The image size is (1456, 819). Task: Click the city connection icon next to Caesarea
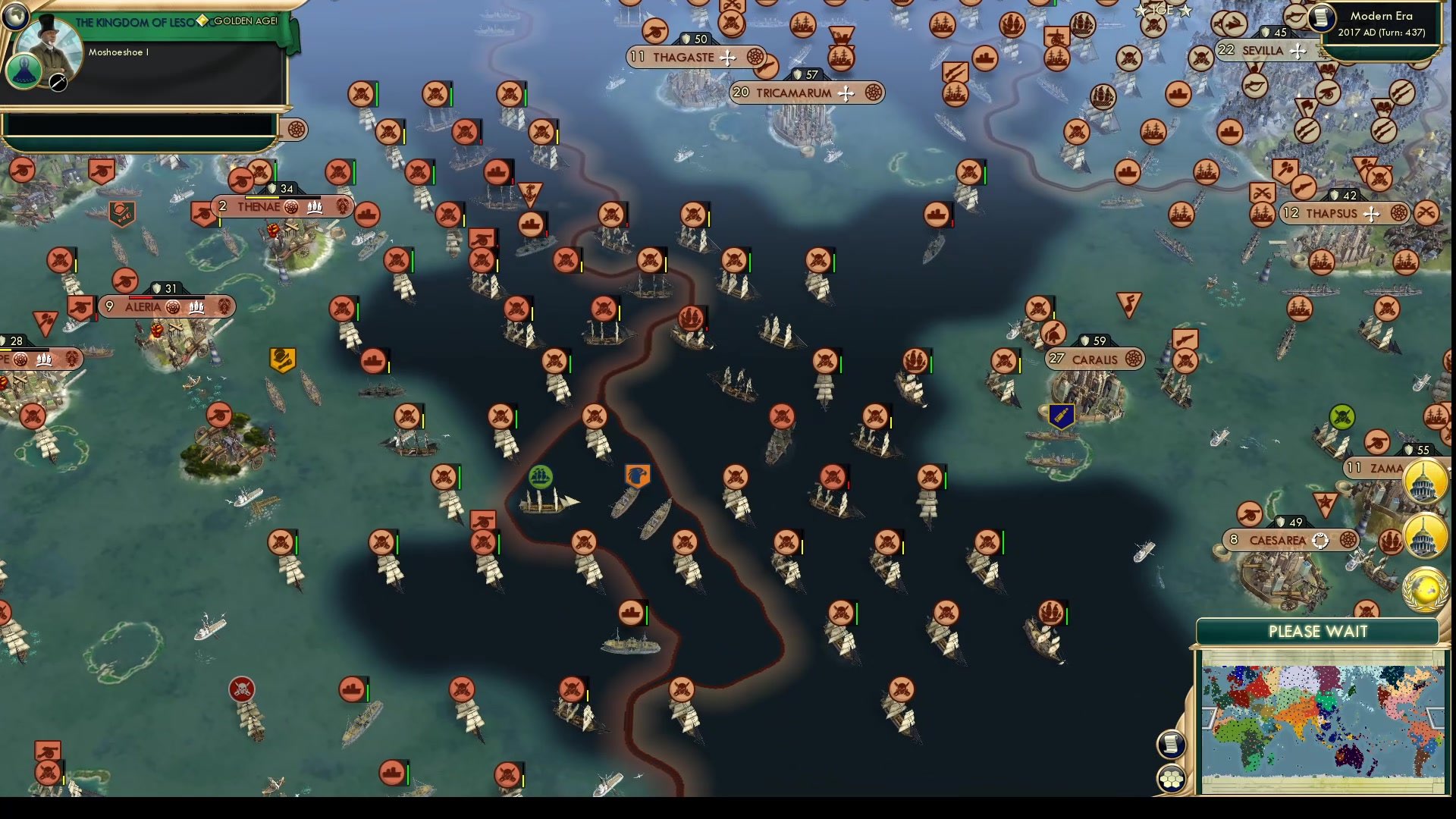(1320, 541)
